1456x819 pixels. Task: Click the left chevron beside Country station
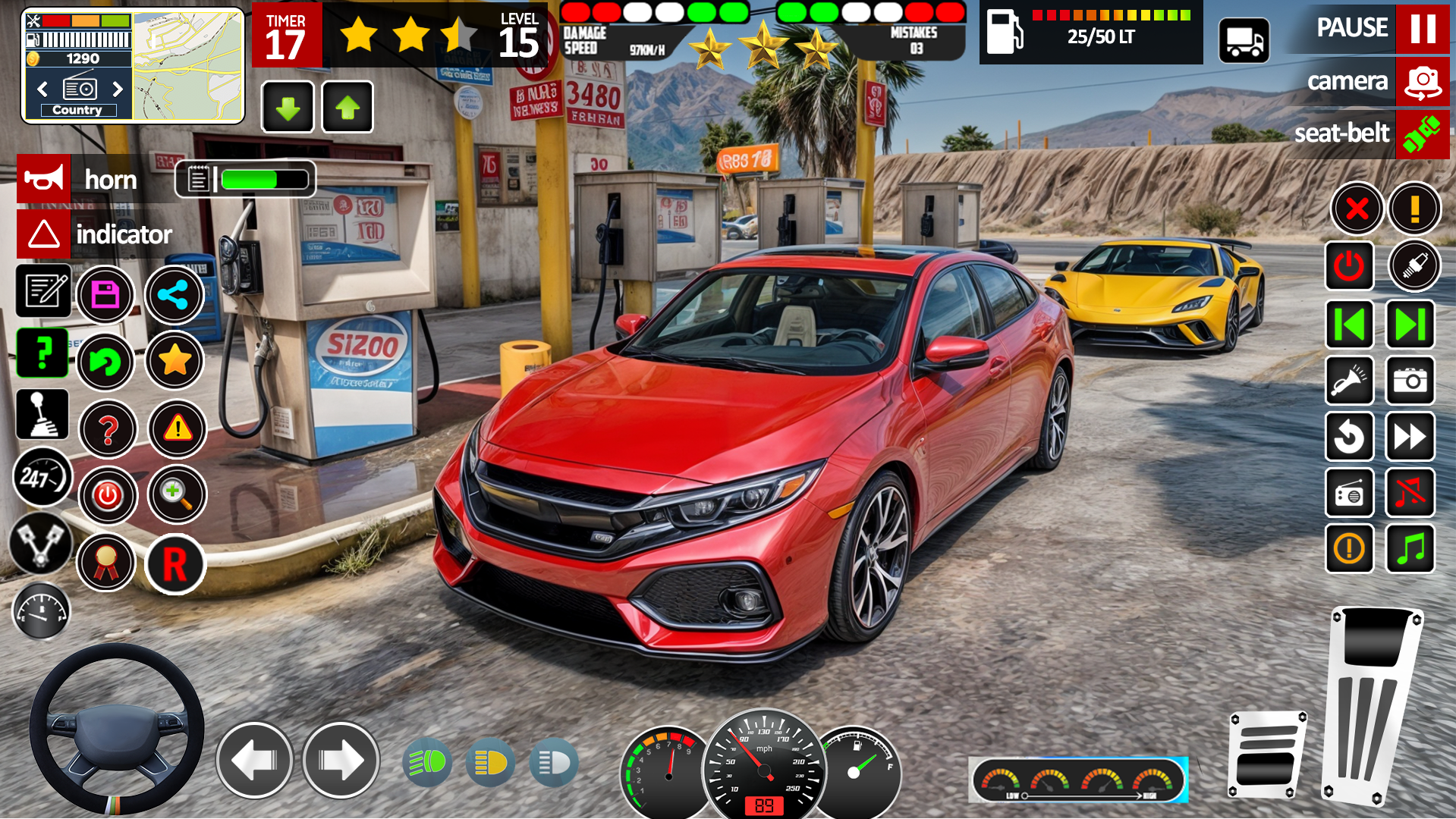42,89
